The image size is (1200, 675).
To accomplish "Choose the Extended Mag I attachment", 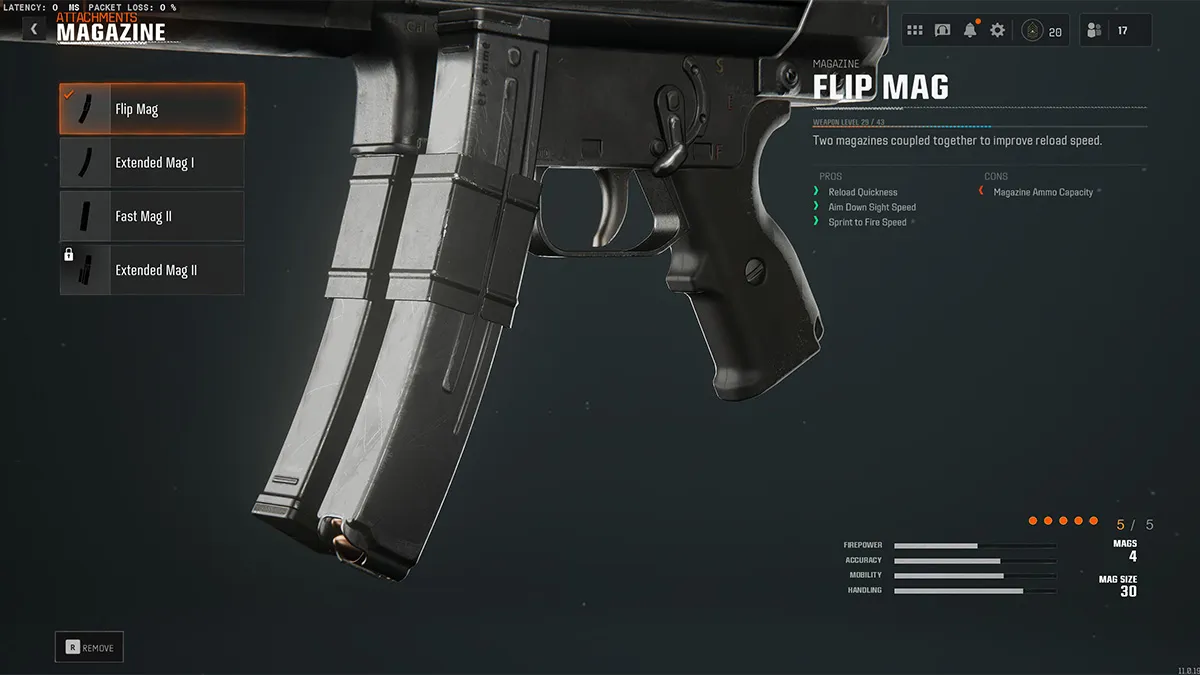I will pyautogui.click(x=152, y=162).
